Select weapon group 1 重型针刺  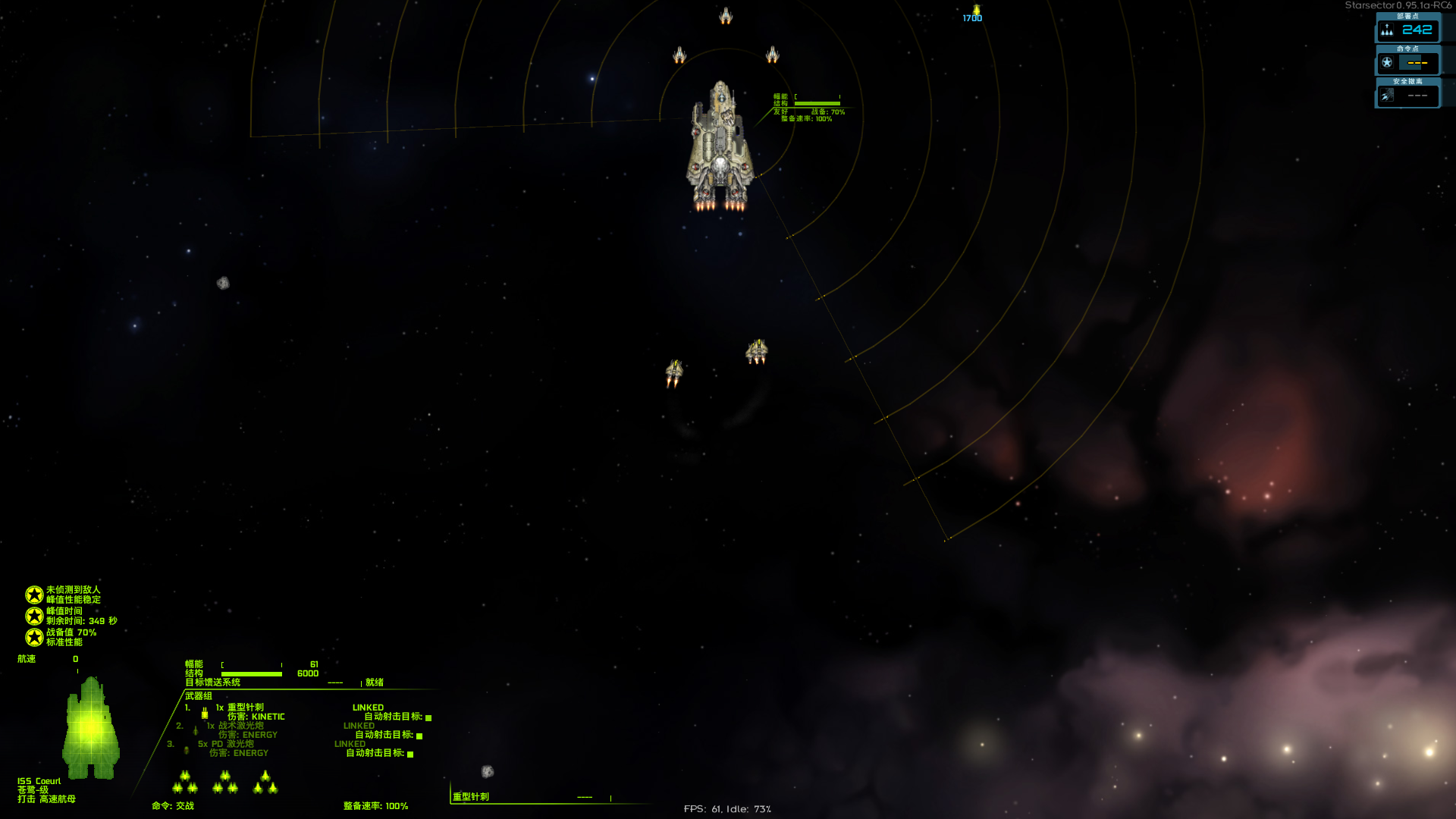click(245, 708)
